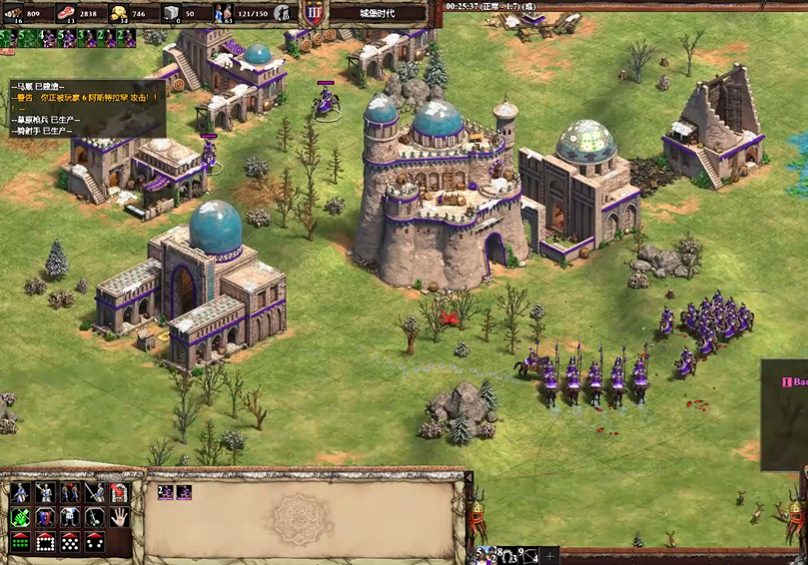Viewport: 808px width, 565px height.
Task: Pick the staggered formation button
Action: coord(70,543)
